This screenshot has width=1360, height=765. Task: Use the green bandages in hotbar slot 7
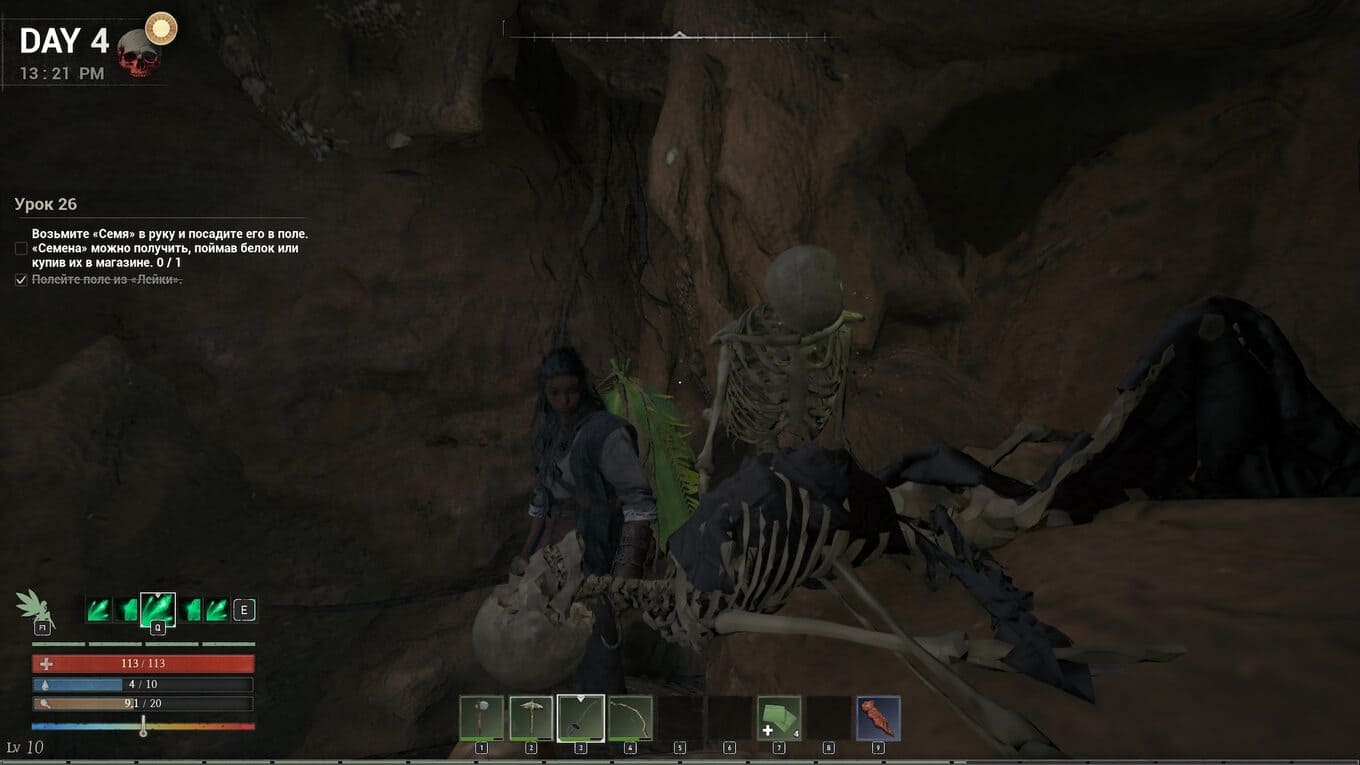[778, 718]
